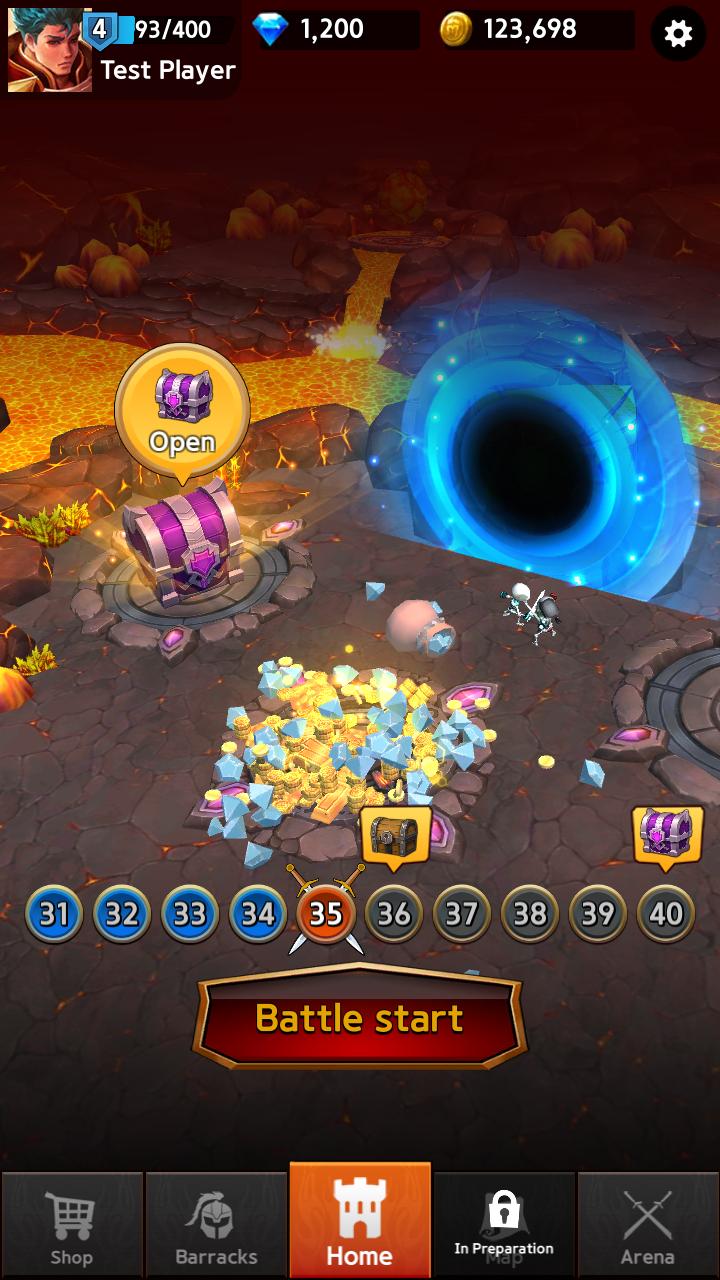Choose stage 33 node
720x1280 pixels.
click(x=190, y=914)
